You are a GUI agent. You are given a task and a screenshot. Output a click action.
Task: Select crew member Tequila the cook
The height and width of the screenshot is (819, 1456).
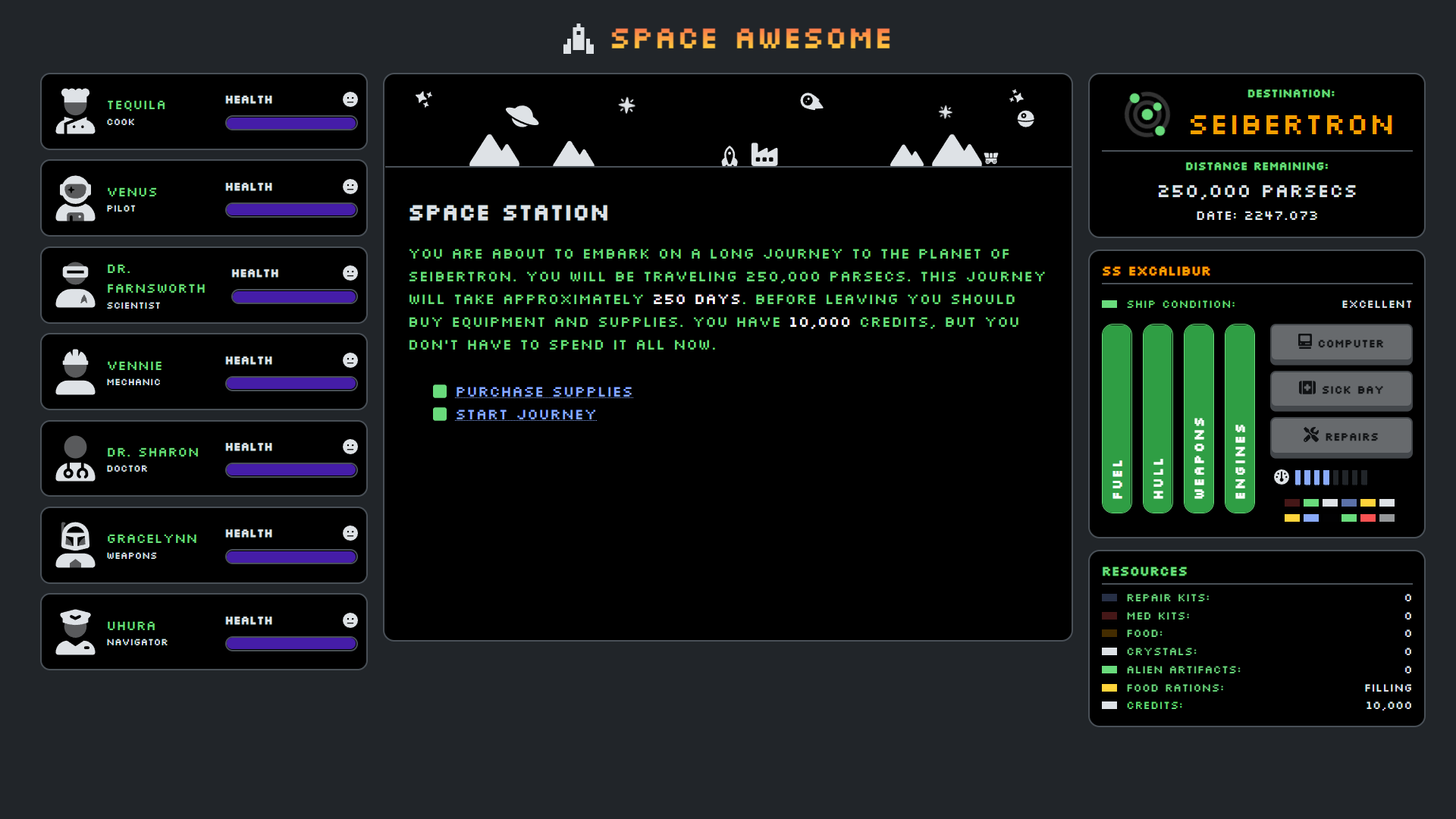[203, 111]
